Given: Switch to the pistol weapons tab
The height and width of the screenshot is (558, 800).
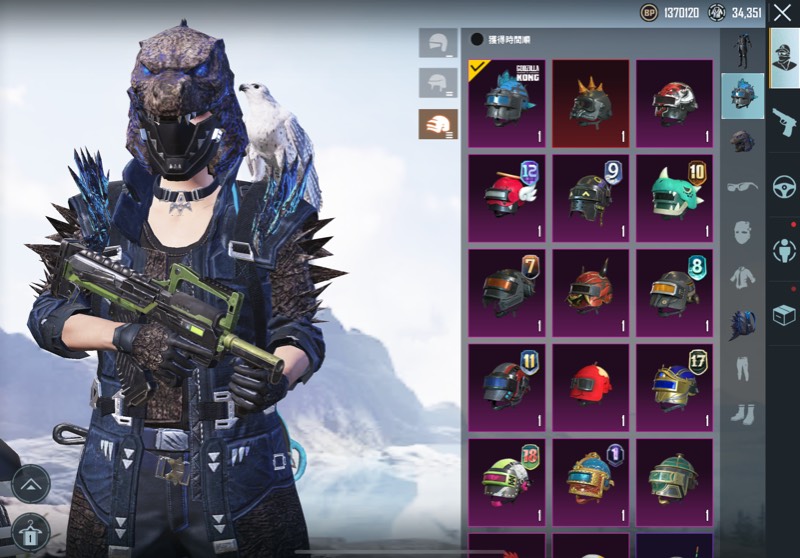Looking at the screenshot, I should (x=783, y=123).
